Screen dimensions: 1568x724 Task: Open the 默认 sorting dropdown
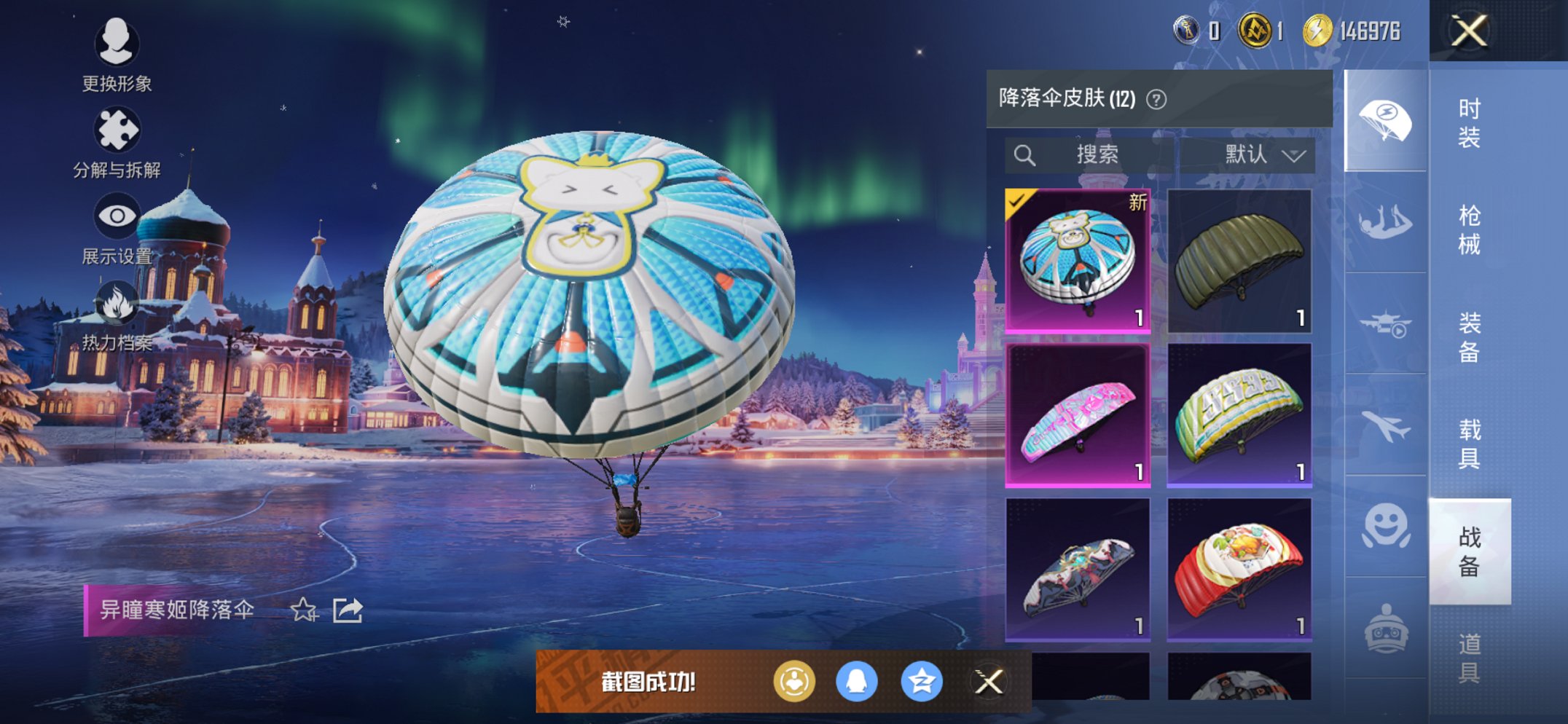pyautogui.click(x=1257, y=154)
